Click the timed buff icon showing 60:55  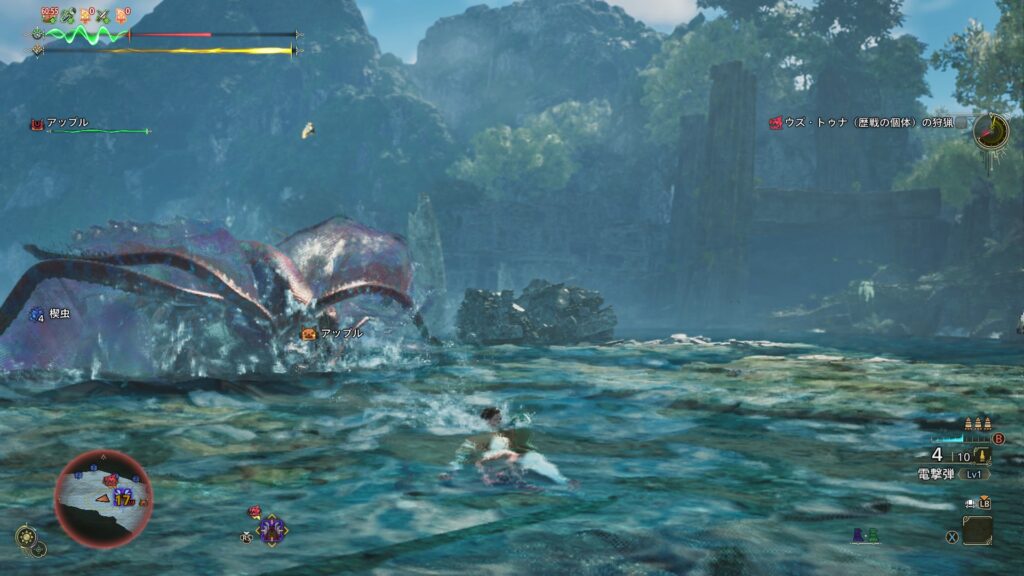coord(49,15)
